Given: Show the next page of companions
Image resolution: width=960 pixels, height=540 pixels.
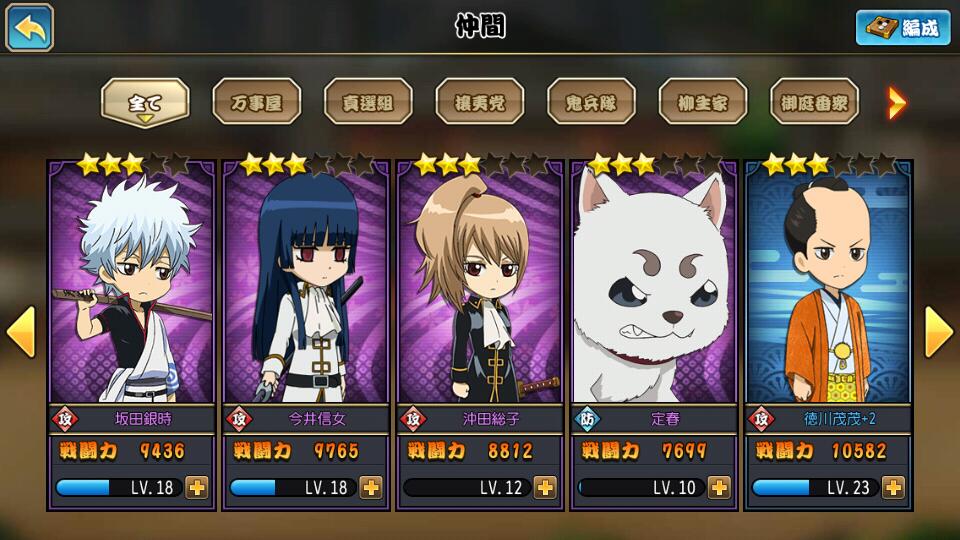Looking at the screenshot, I should (x=938, y=332).
